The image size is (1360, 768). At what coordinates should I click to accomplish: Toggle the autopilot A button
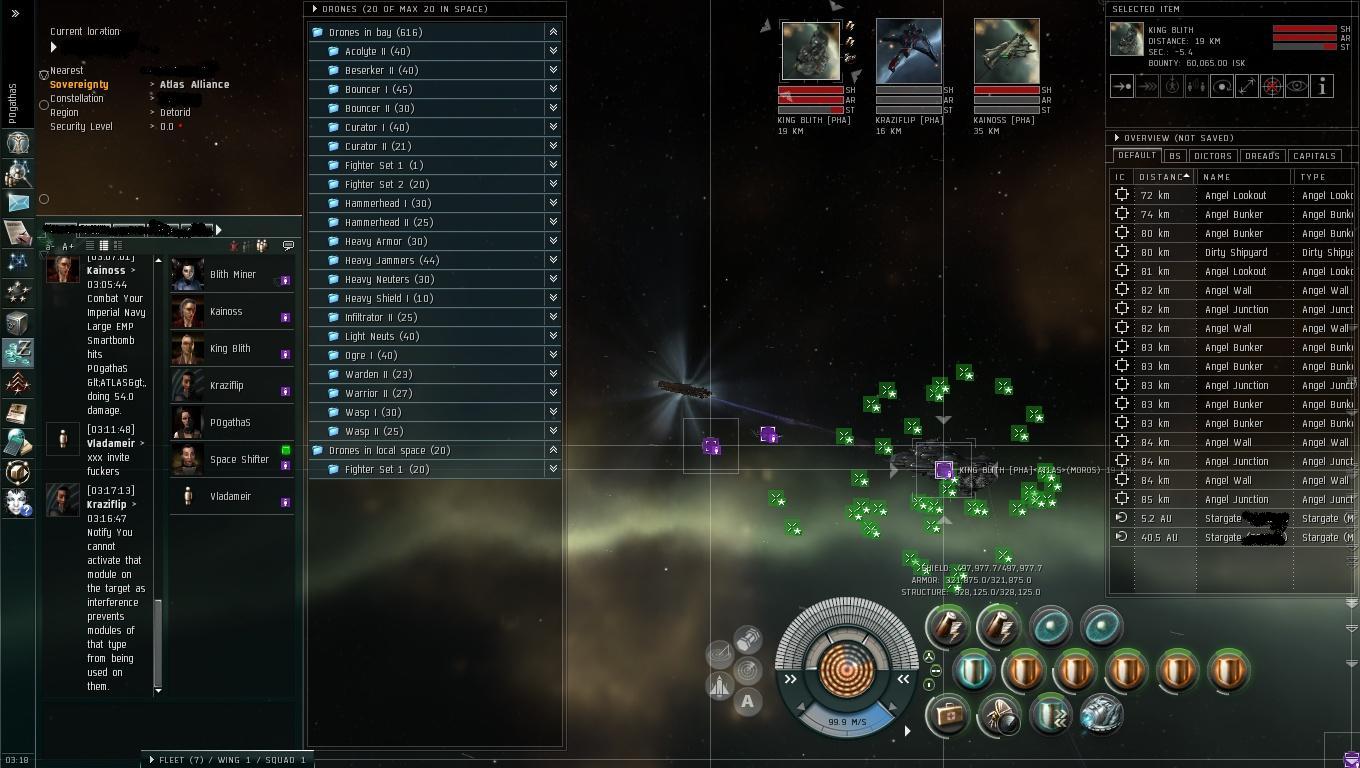[747, 701]
